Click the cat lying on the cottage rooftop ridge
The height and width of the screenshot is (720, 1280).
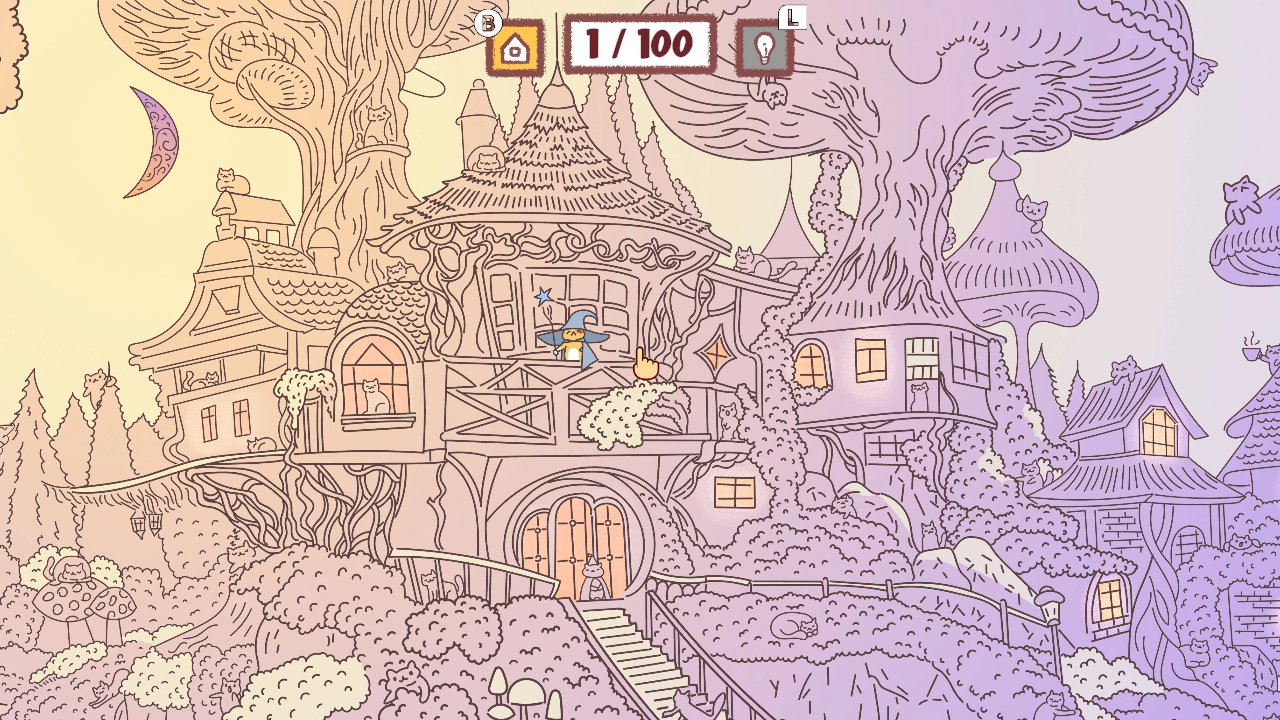(x=1125, y=369)
